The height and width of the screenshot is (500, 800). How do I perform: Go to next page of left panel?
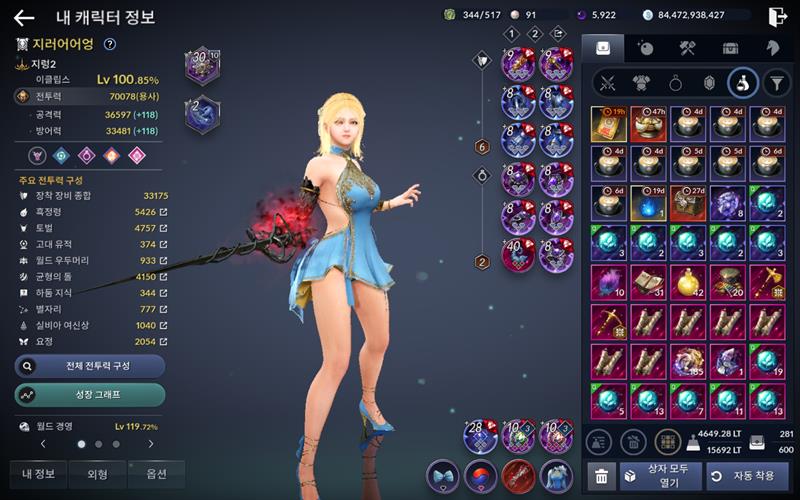[x=151, y=443]
